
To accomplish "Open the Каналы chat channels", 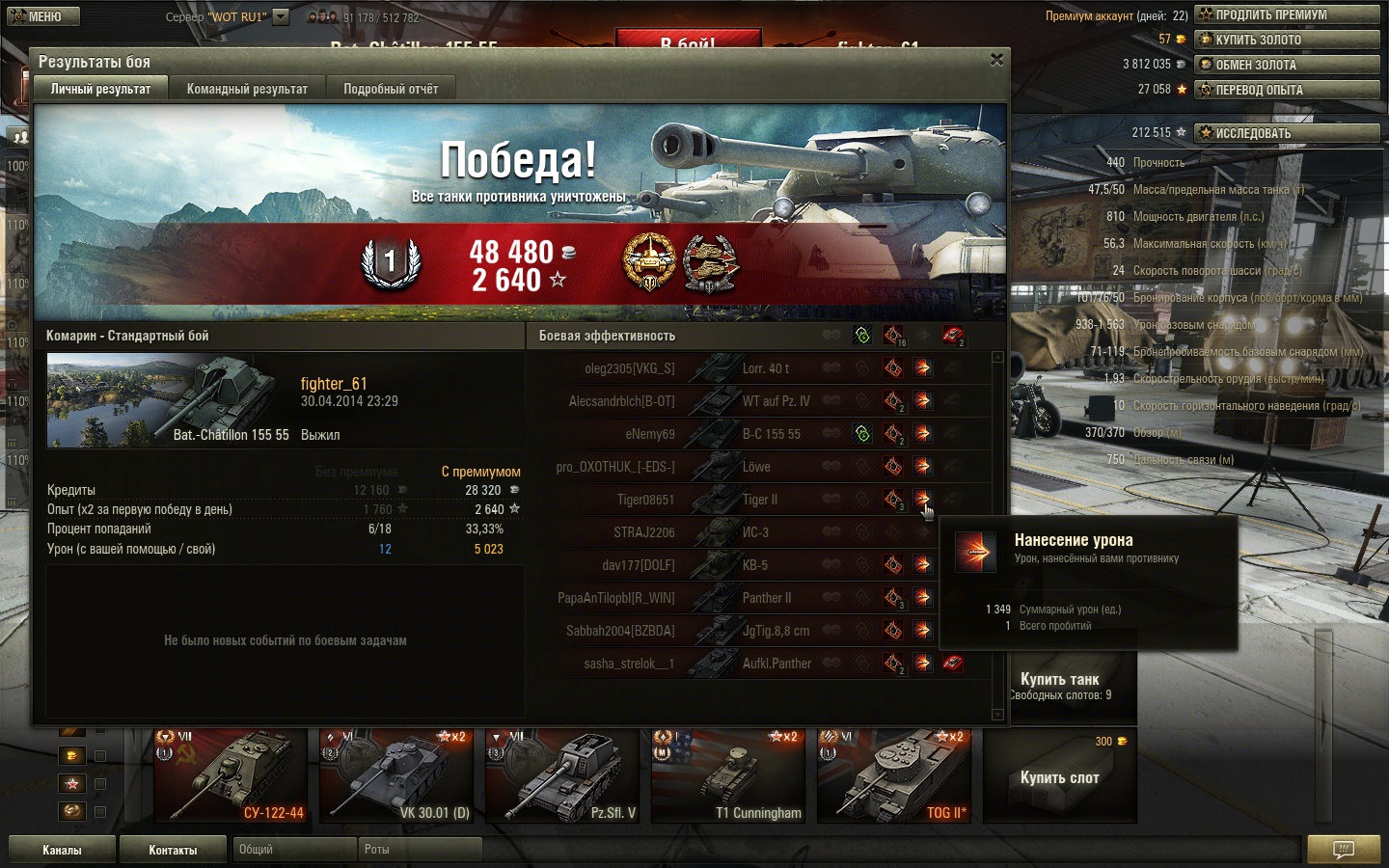I will click(x=62, y=850).
